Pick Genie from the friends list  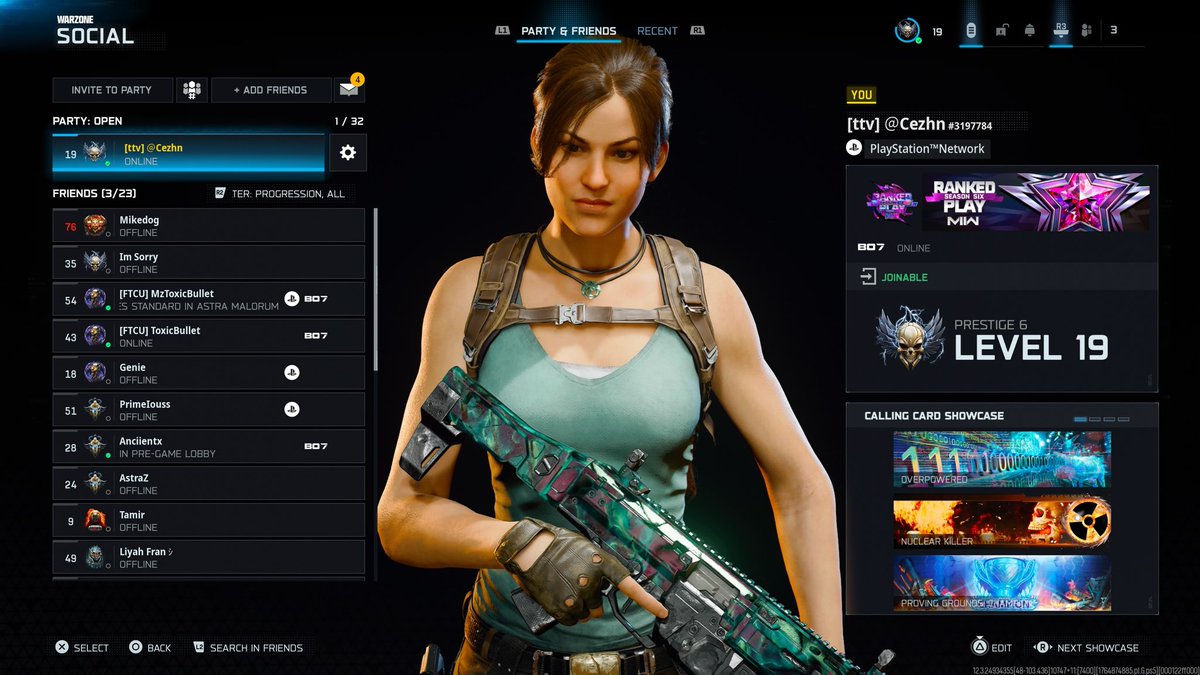click(208, 374)
